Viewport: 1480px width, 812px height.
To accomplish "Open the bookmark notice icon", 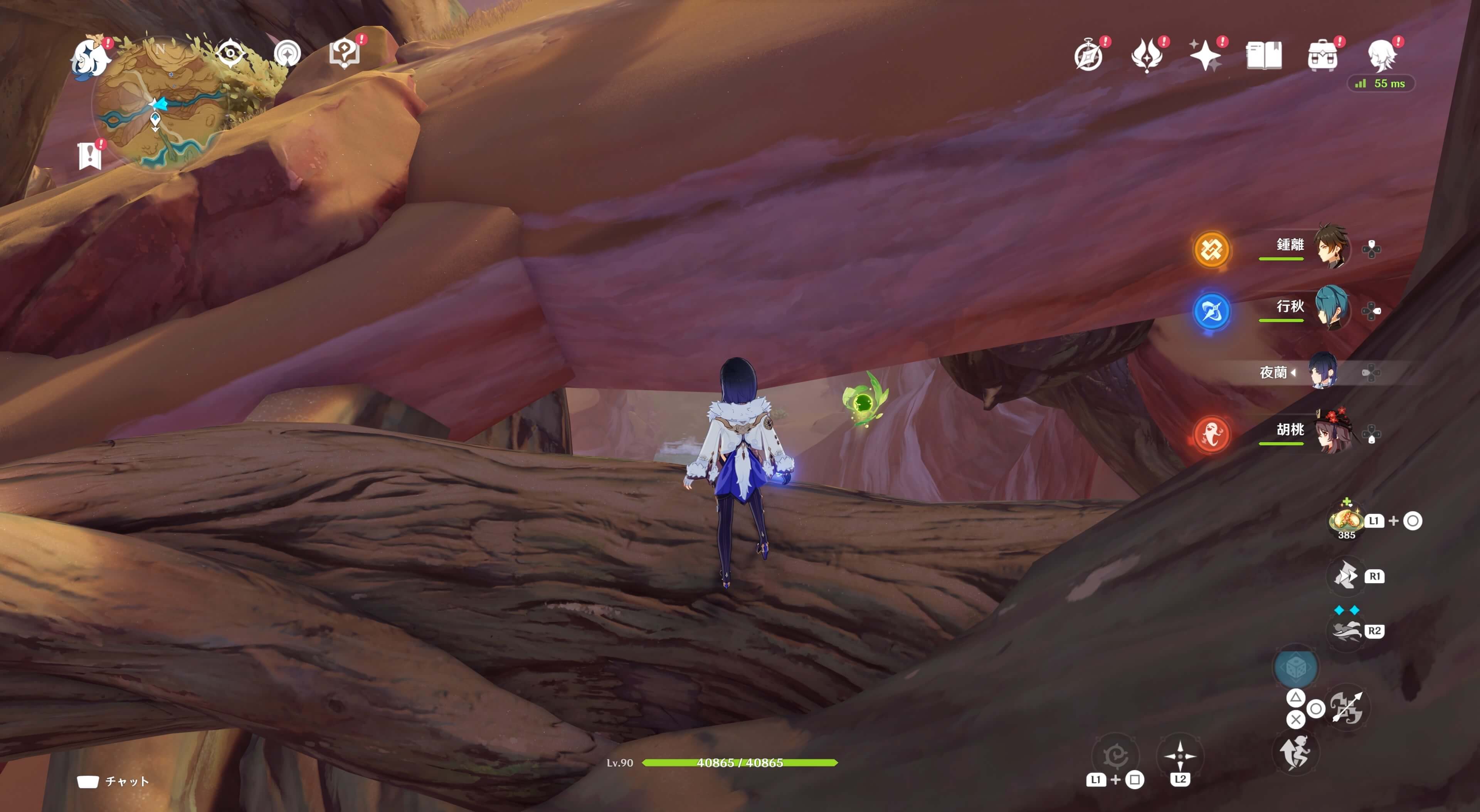I will (x=90, y=155).
